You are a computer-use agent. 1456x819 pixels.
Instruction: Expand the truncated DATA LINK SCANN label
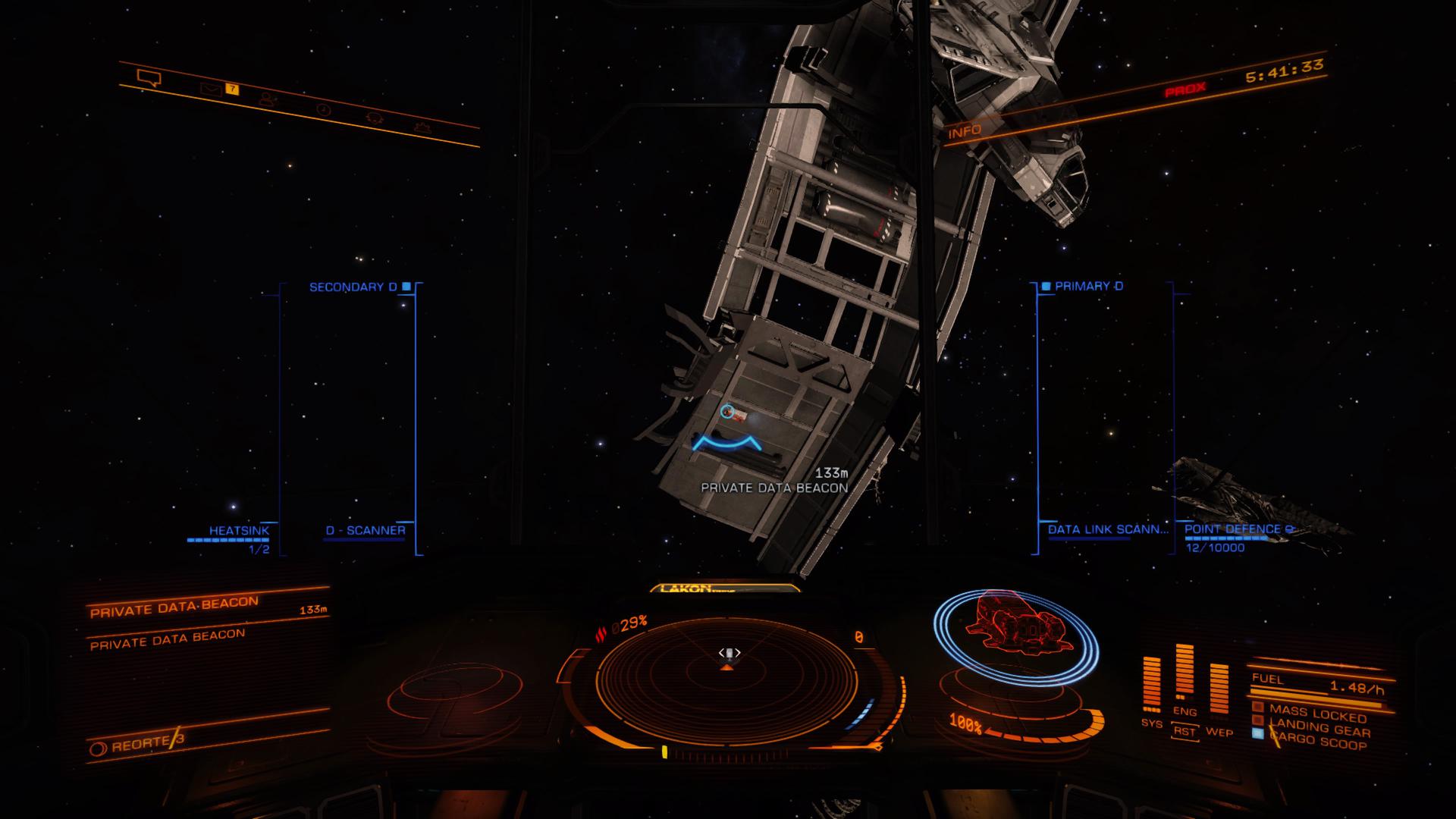coord(1107,529)
